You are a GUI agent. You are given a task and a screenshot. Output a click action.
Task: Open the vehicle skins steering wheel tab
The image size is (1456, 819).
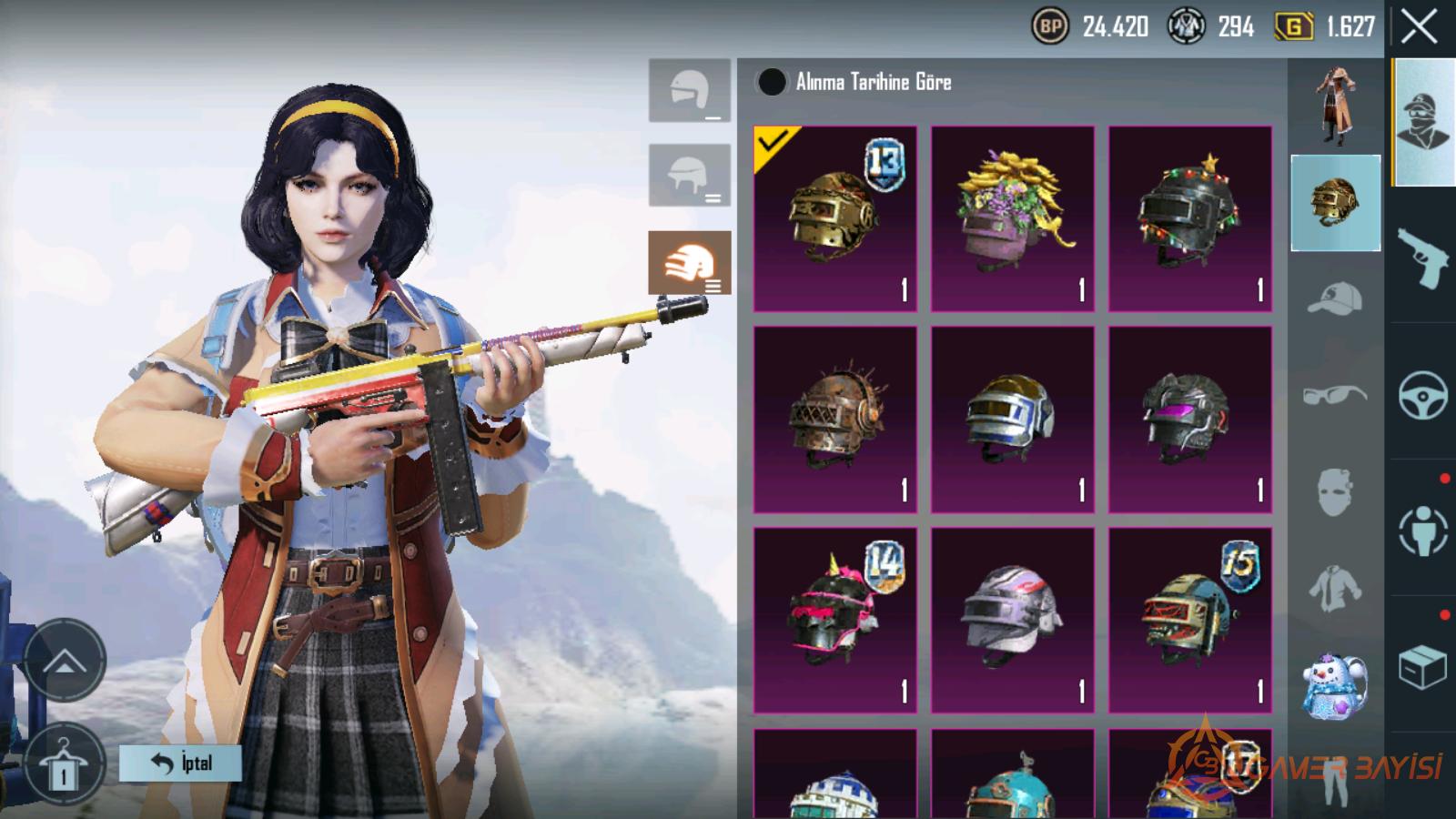(1422, 395)
